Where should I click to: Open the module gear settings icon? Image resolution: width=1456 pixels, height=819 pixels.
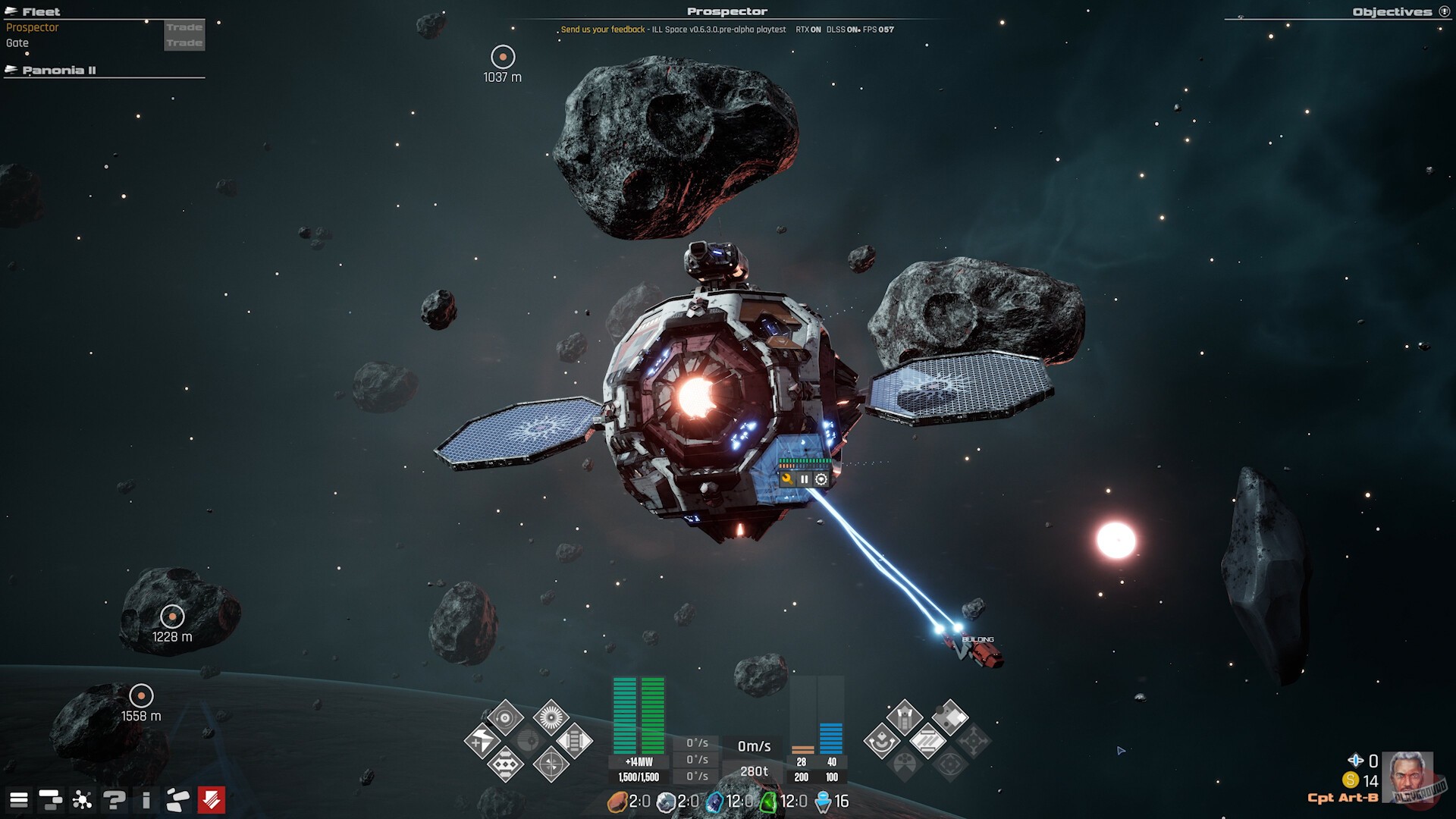[x=821, y=479]
